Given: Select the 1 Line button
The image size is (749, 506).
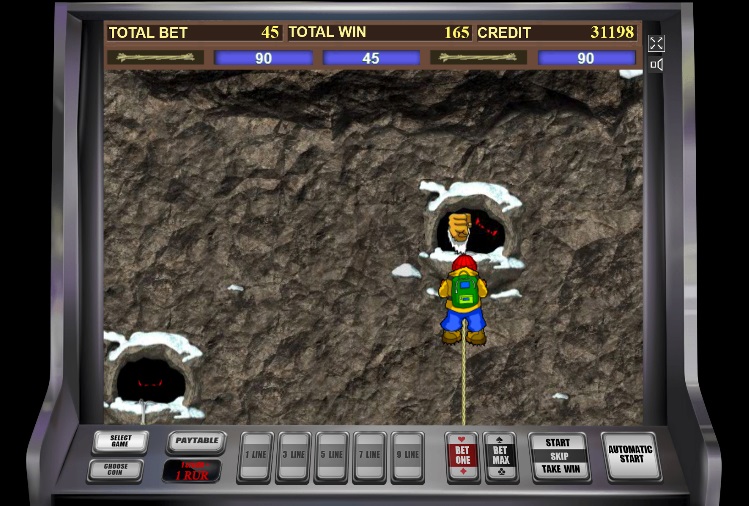Looking at the screenshot, I should (x=255, y=457).
